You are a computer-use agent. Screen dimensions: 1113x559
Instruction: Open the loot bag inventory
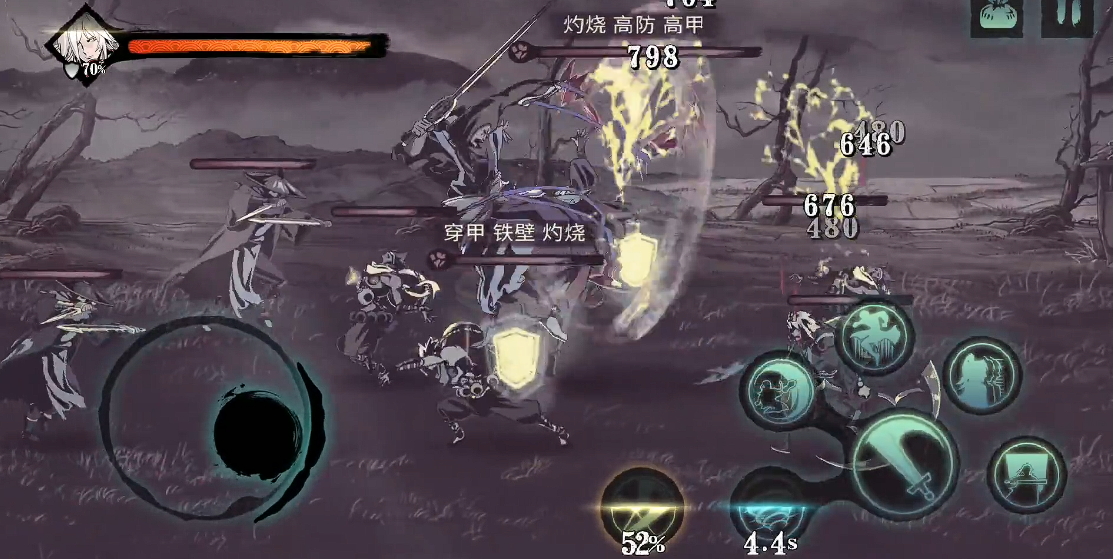point(996,18)
